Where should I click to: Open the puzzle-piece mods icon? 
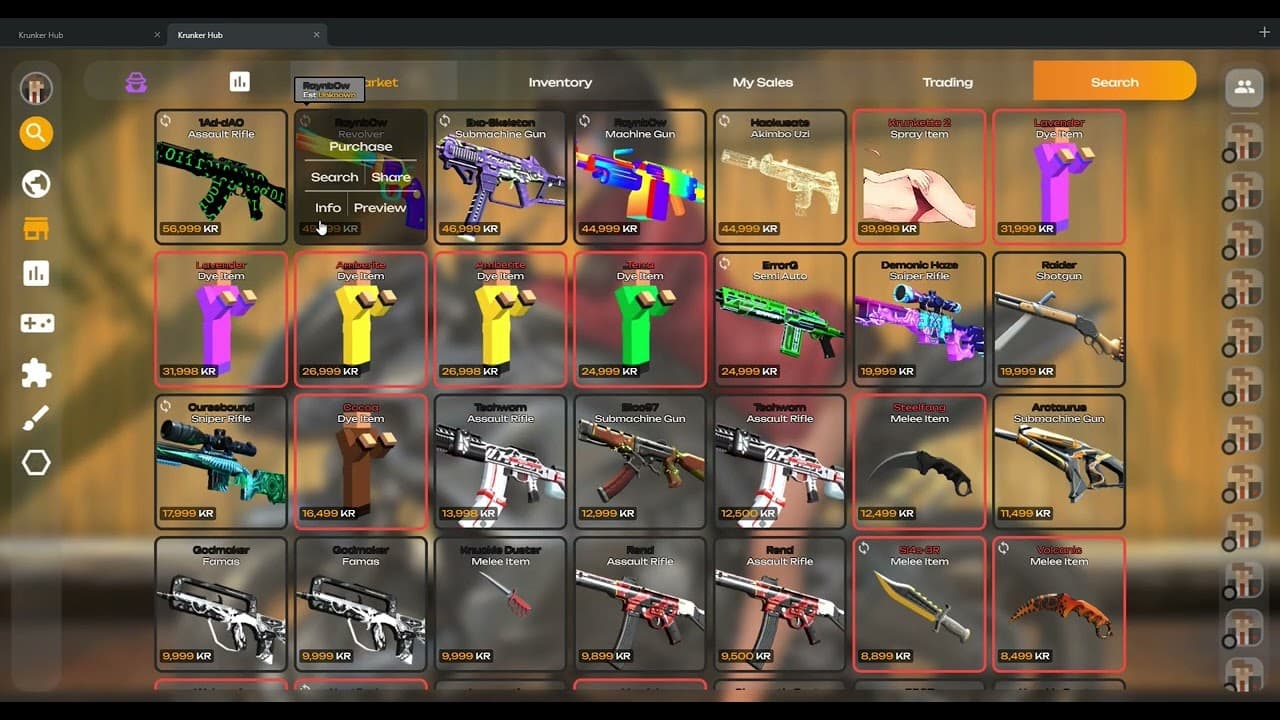(x=35, y=371)
